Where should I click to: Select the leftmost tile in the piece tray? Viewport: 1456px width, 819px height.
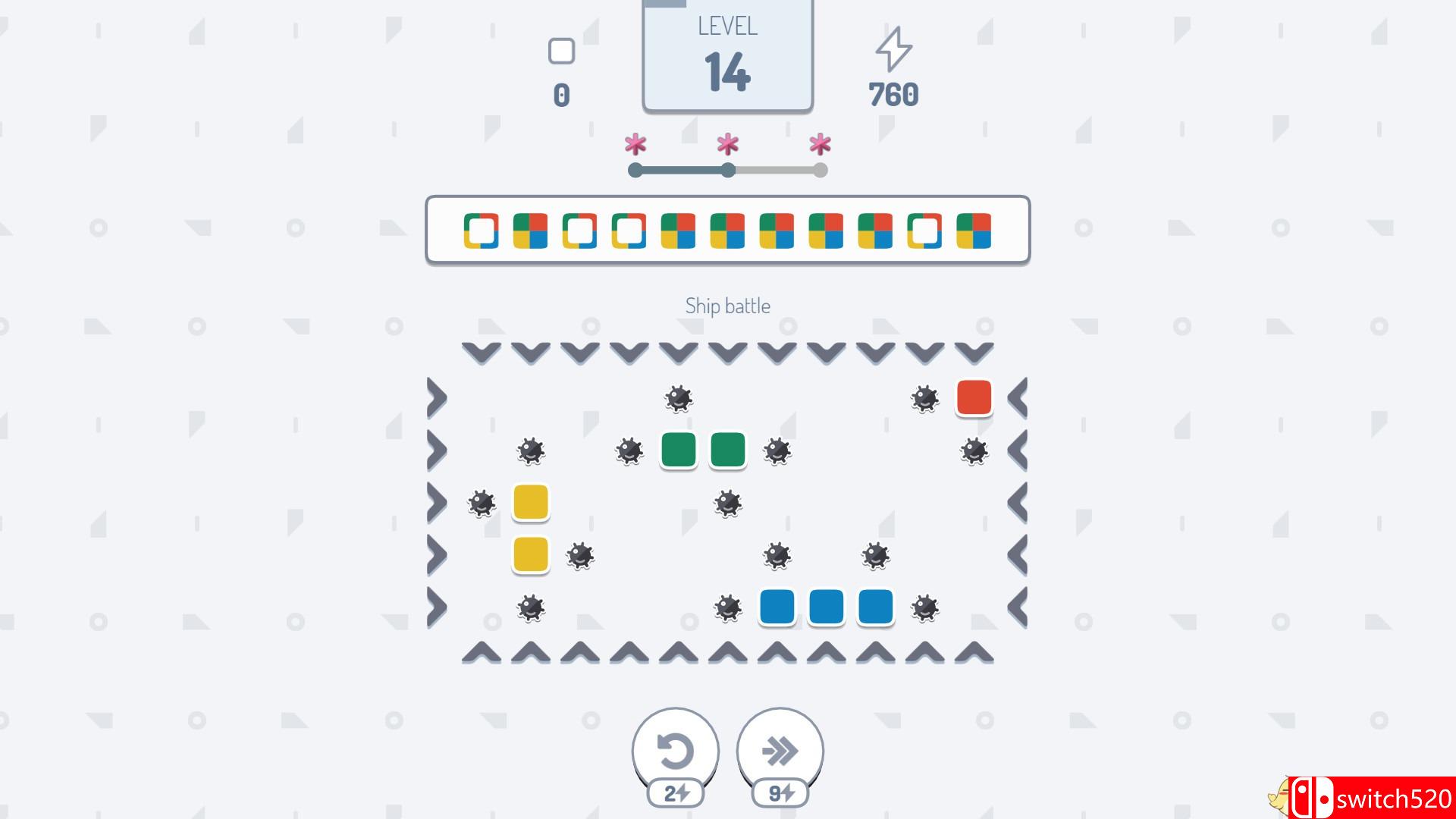tap(480, 232)
